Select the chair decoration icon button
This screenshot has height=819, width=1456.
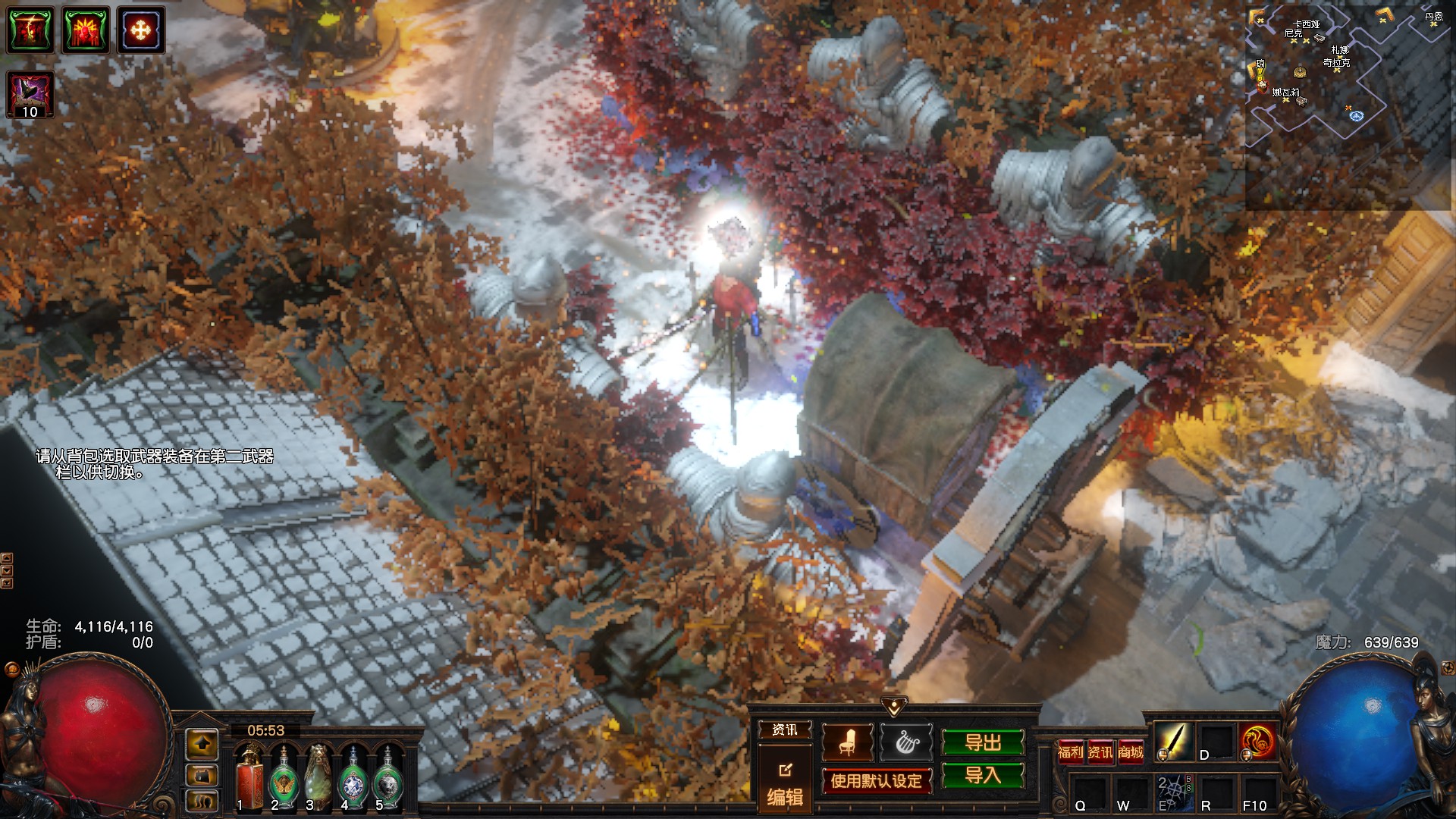[x=847, y=742]
